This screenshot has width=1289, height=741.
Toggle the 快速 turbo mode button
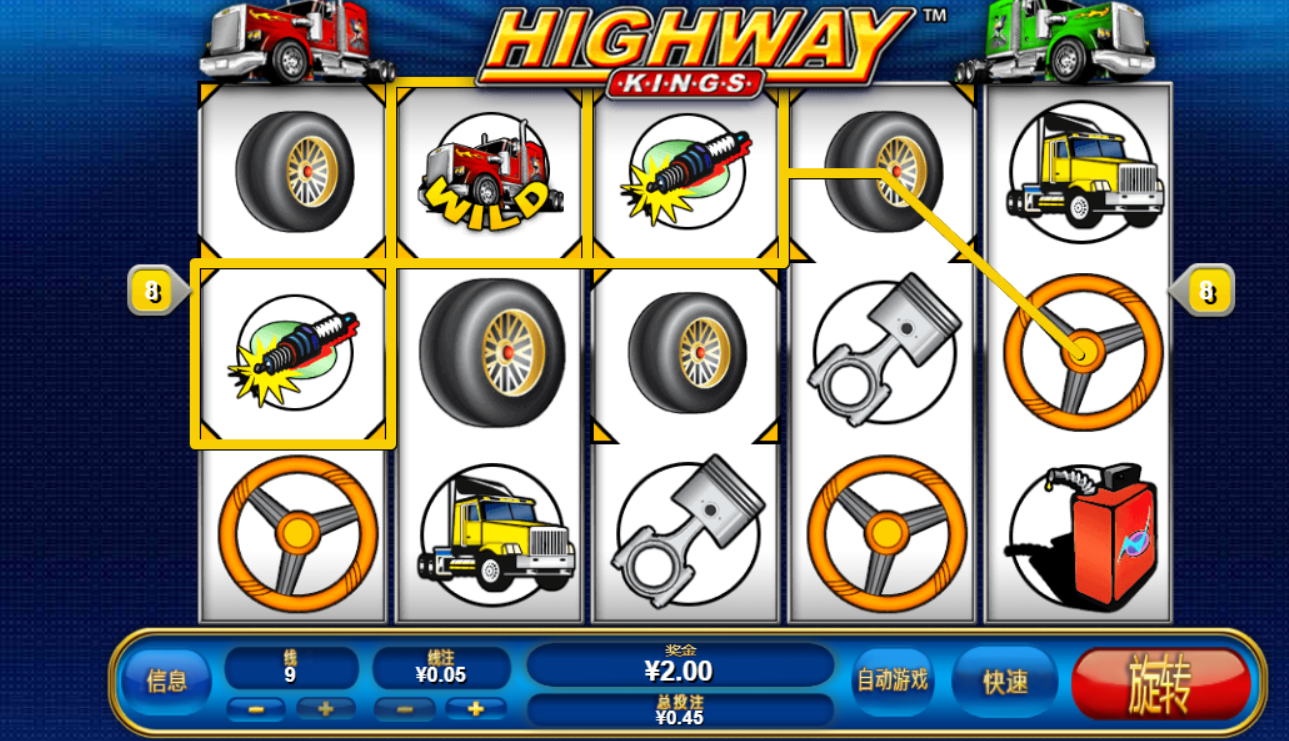(1005, 682)
